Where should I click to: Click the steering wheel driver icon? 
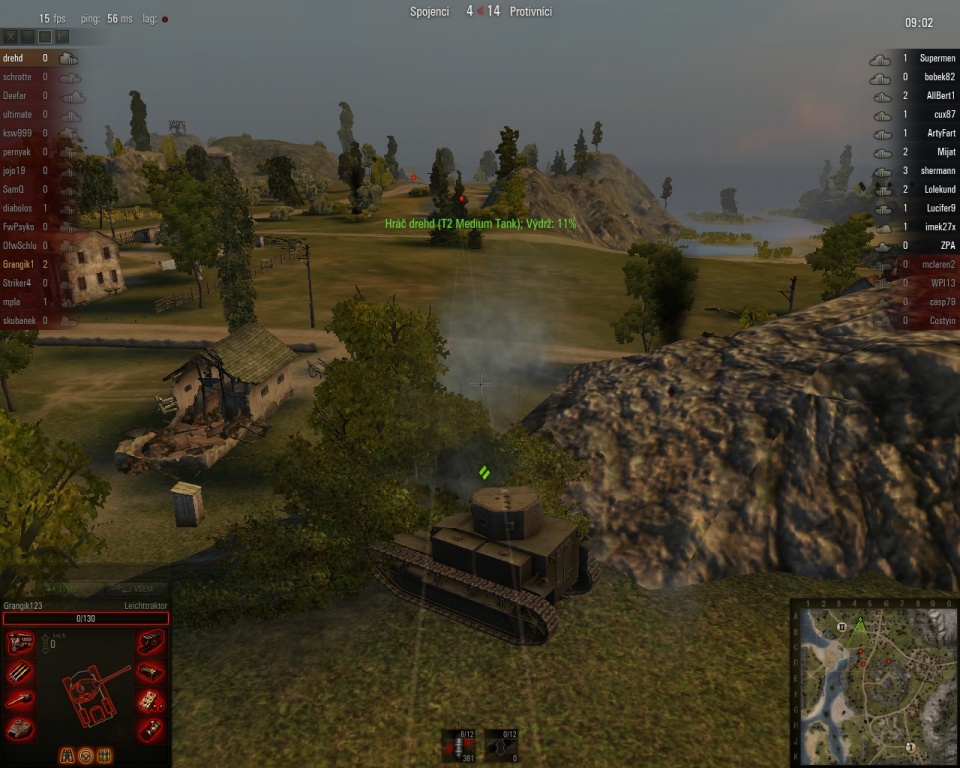(x=86, y=754)
